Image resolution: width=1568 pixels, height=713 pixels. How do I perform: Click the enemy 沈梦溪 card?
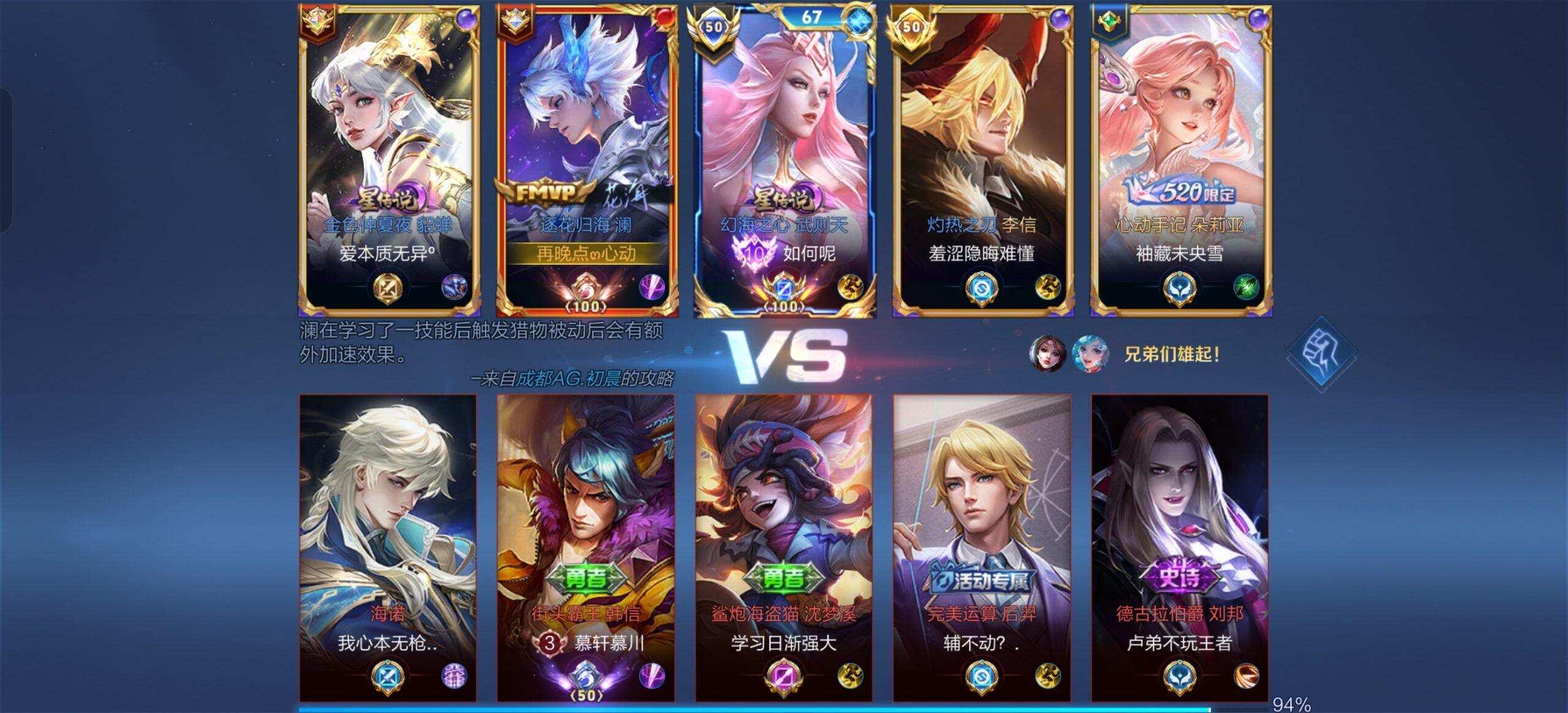[783, 547]
